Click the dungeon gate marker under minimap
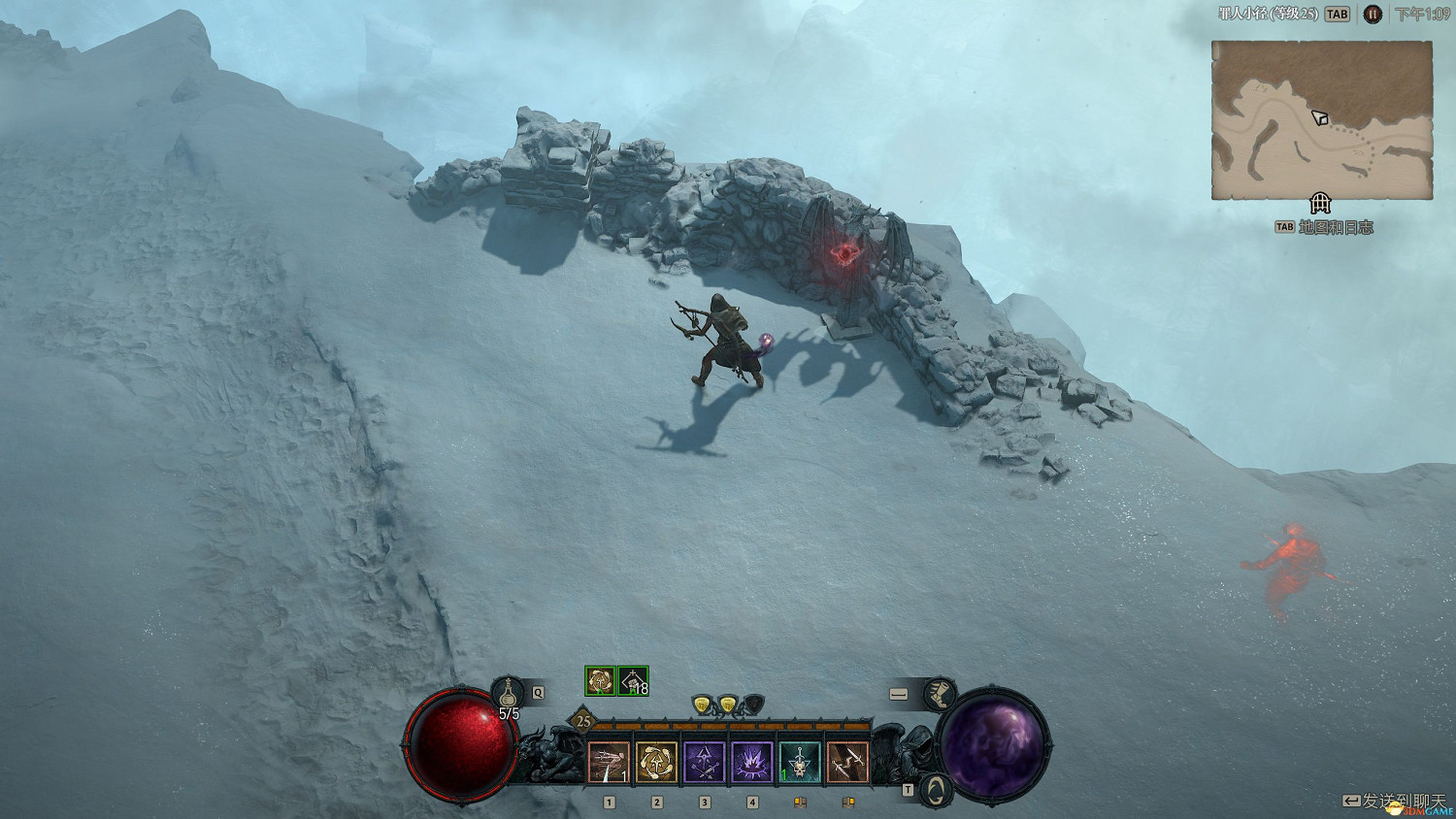Screen dimensions: 1456x819 [1320, 204]
